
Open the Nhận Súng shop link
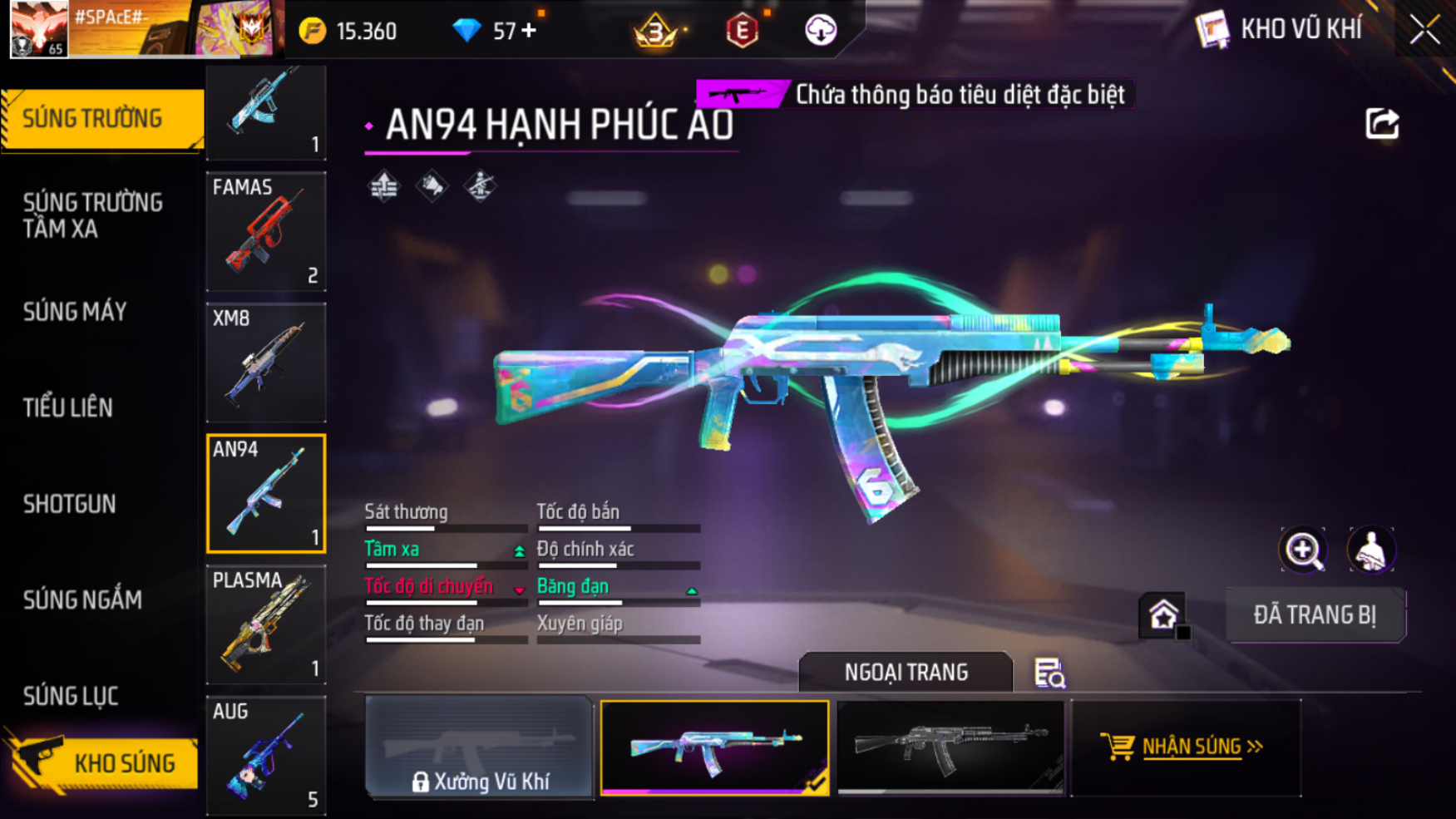click(x=1185, y=747)
